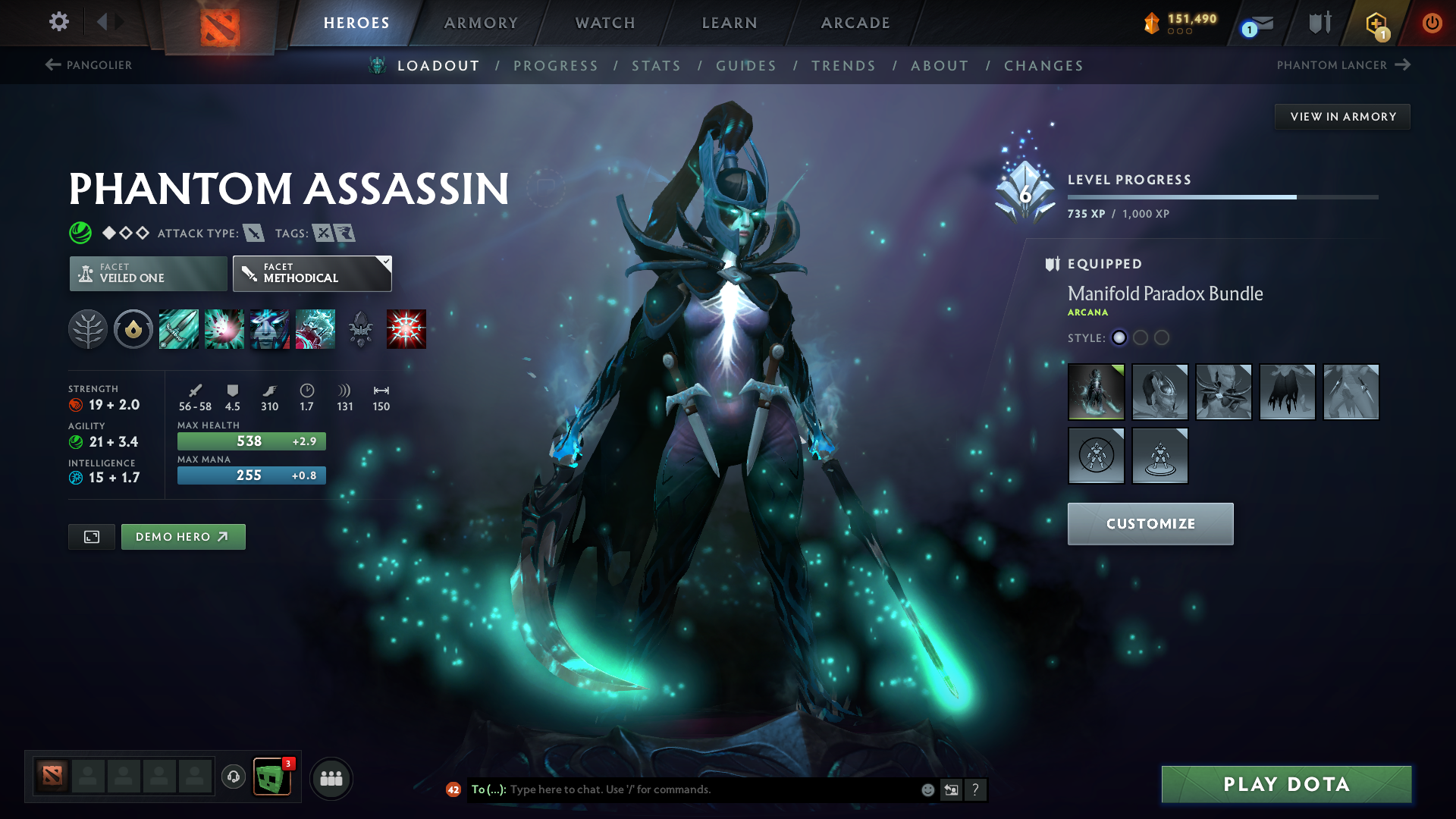This screenshot has height=819, width=1456.
Task: Open the Blur ability icon
Action: 270,328
